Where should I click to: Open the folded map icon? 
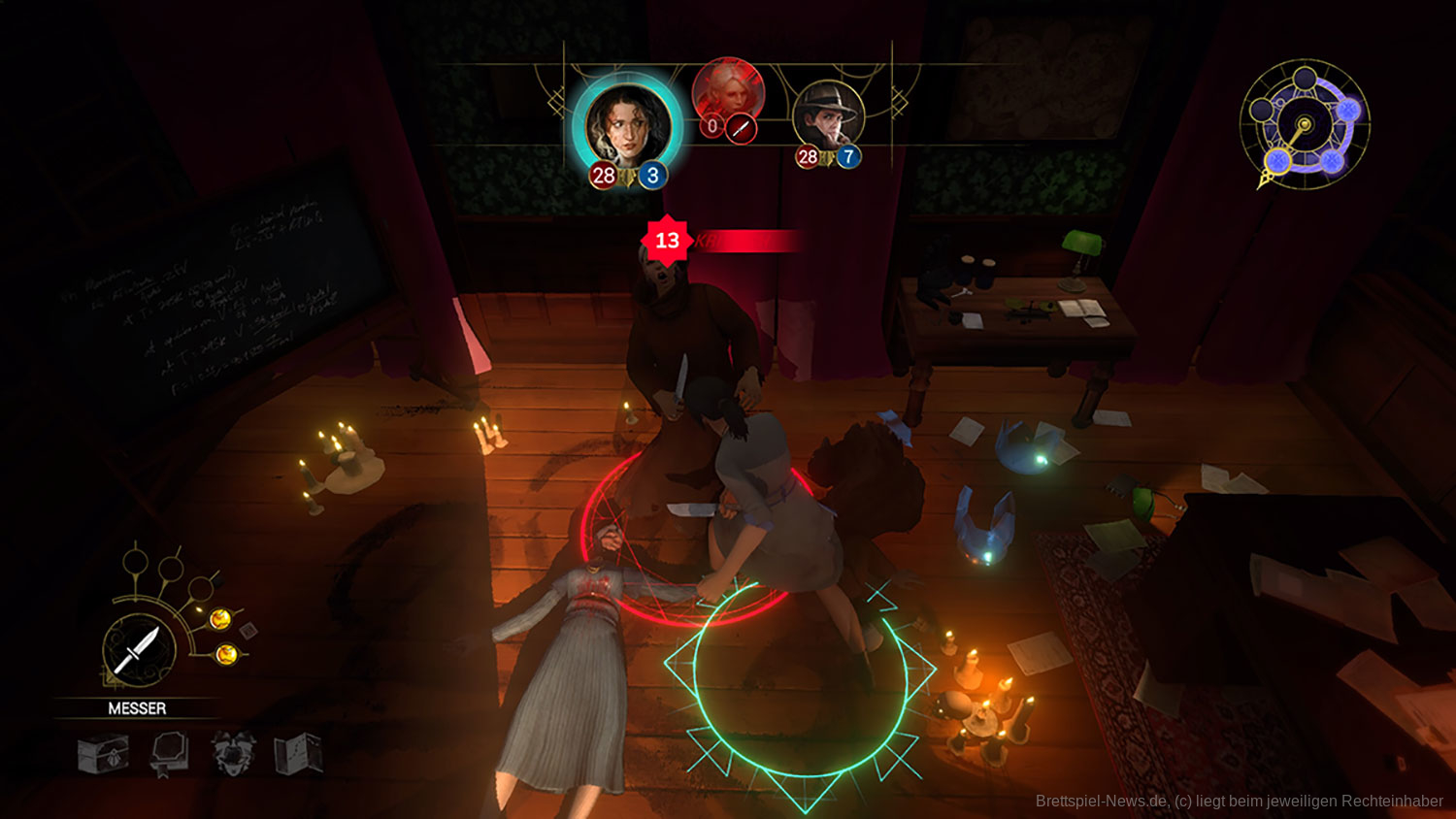pyautogui.click(x=298, y=753)
